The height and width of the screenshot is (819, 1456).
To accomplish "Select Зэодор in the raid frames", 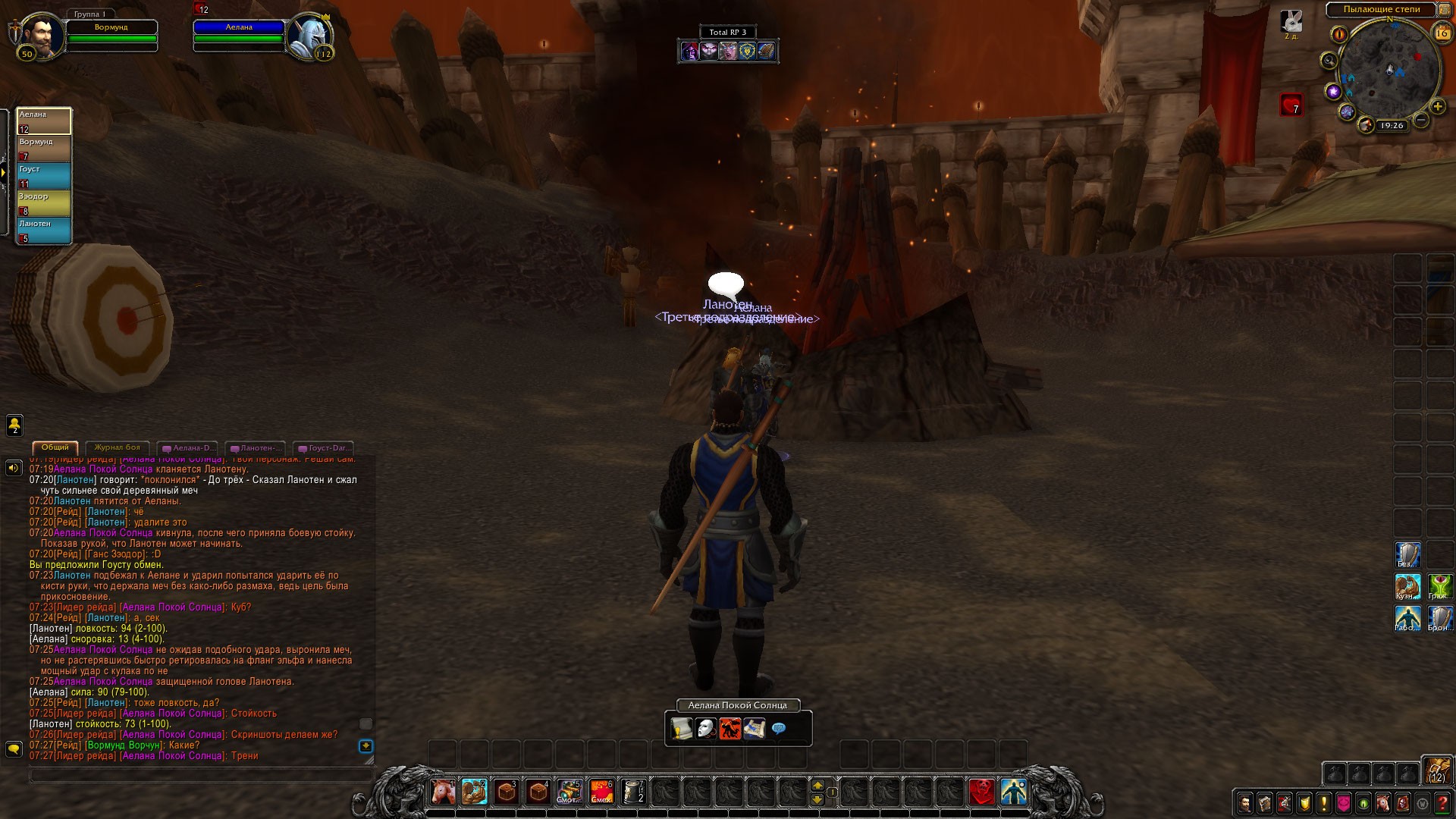I will (44, 203).
